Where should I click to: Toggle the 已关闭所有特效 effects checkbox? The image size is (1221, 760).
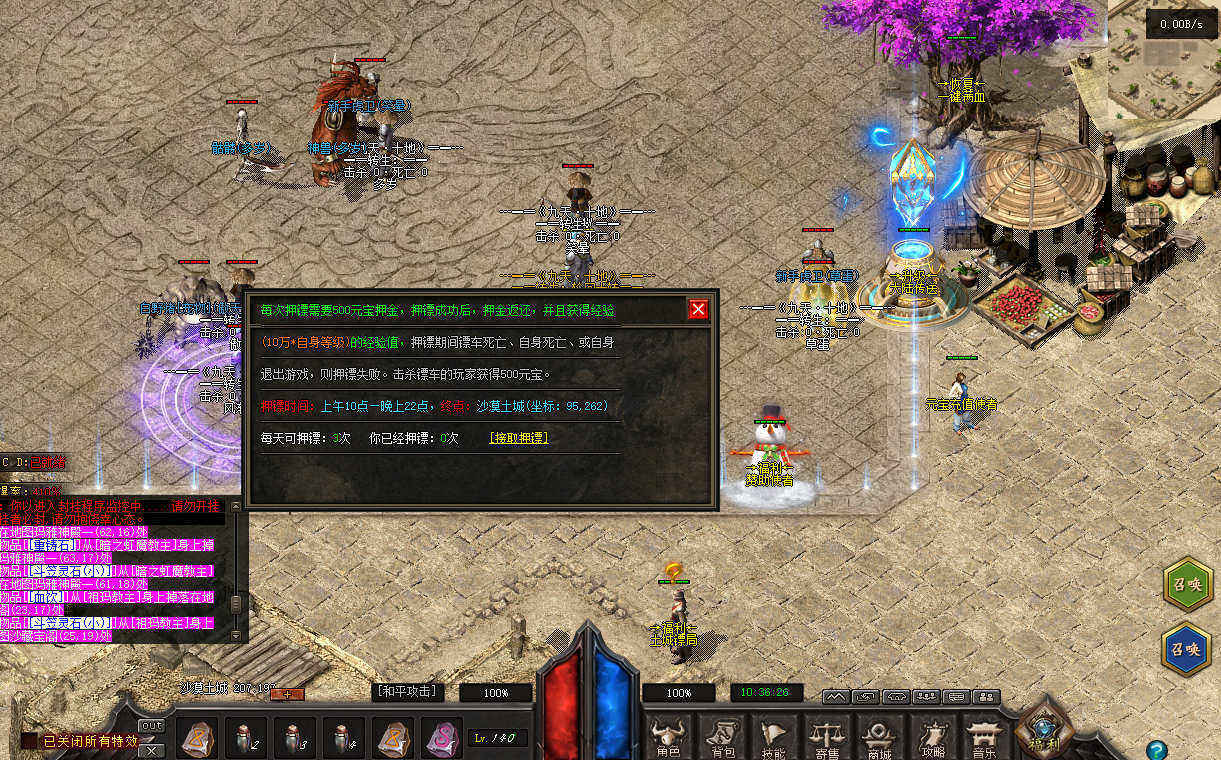pyautogui.click(x=29, y=741)
